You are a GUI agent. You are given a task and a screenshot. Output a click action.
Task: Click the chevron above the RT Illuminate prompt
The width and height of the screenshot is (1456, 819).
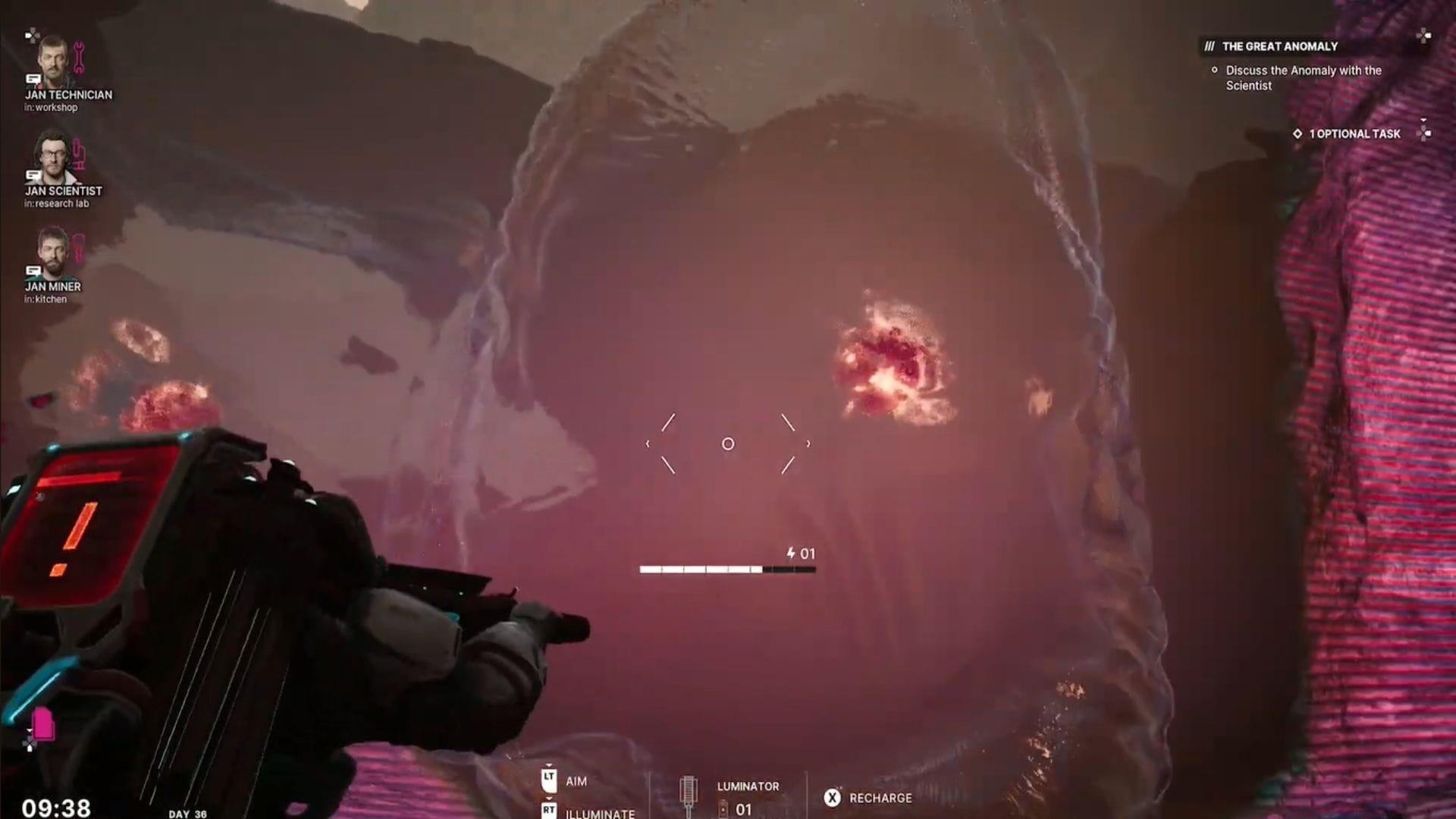pos(549,800)
